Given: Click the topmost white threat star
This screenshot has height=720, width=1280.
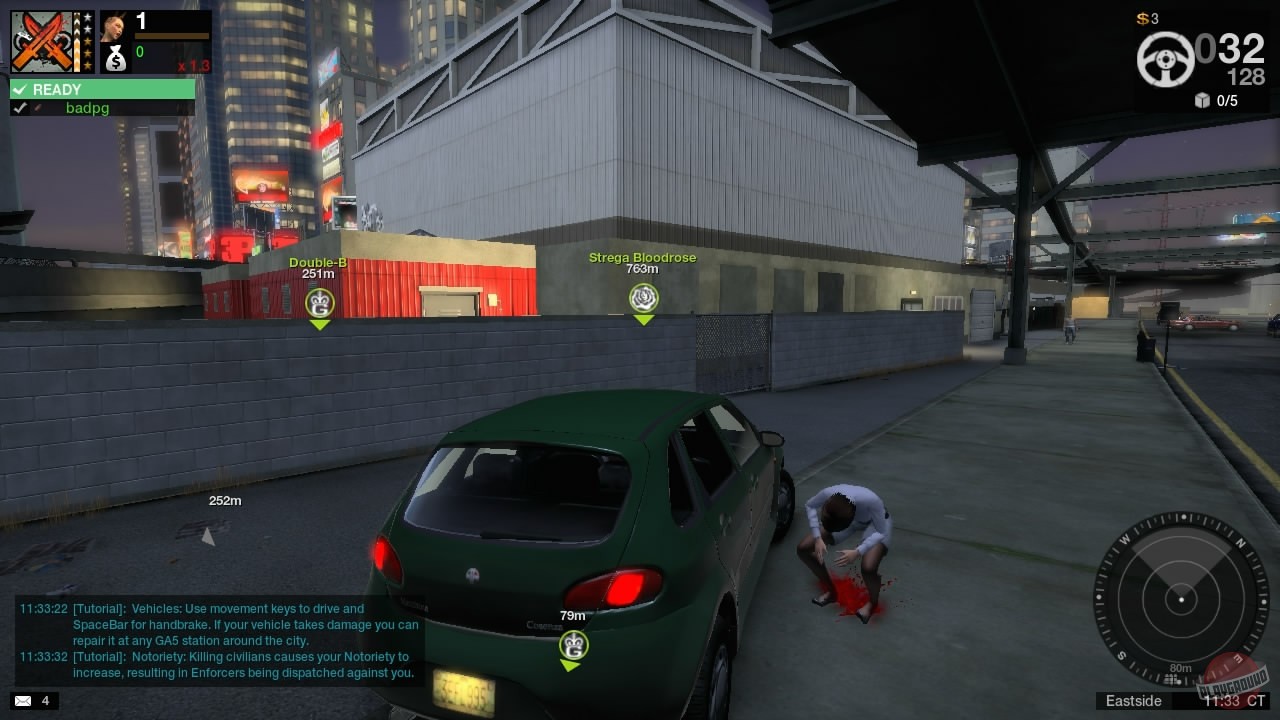Looking at the screenshot, I should pos(88,16).
